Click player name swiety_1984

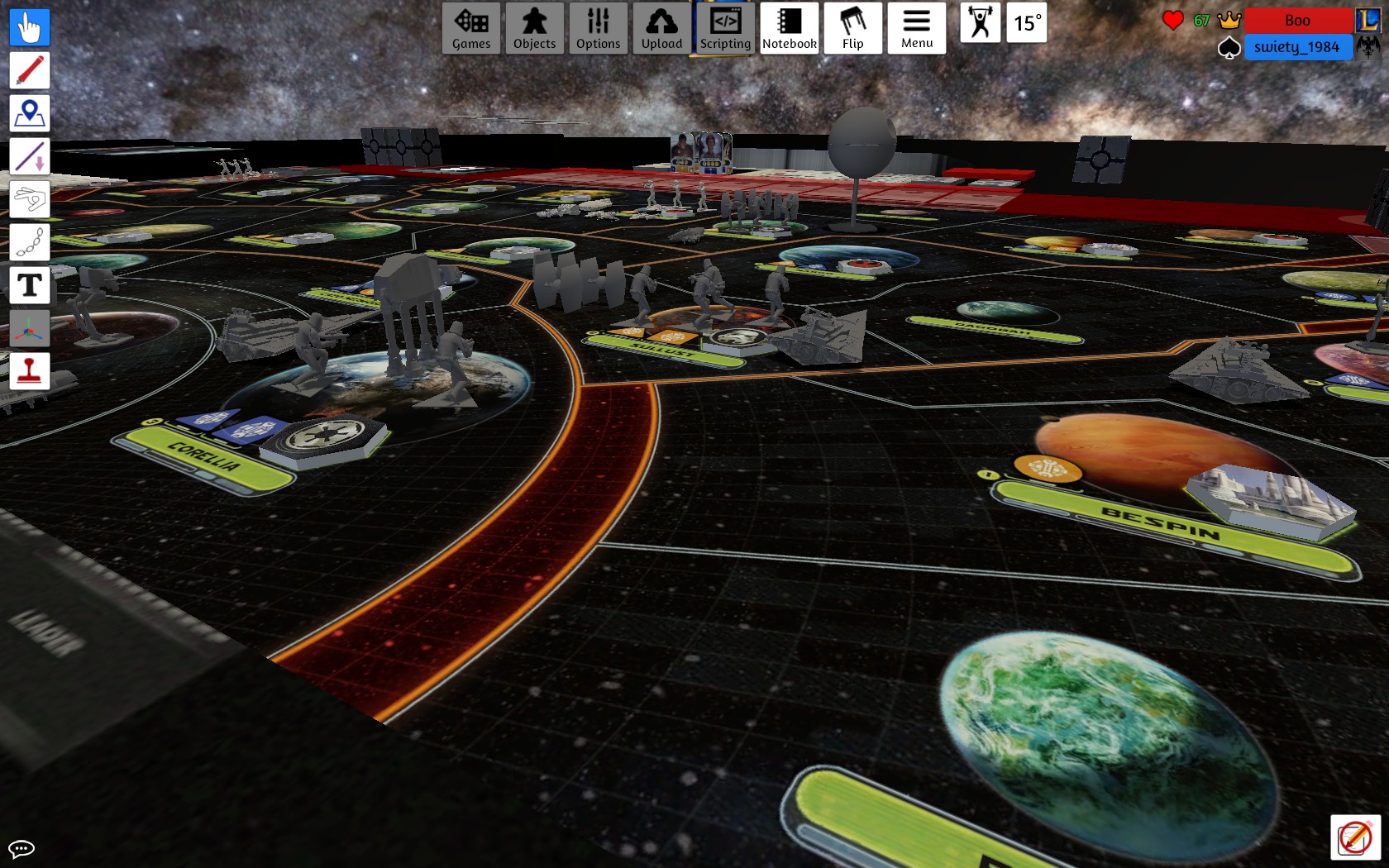[1296, 47]
